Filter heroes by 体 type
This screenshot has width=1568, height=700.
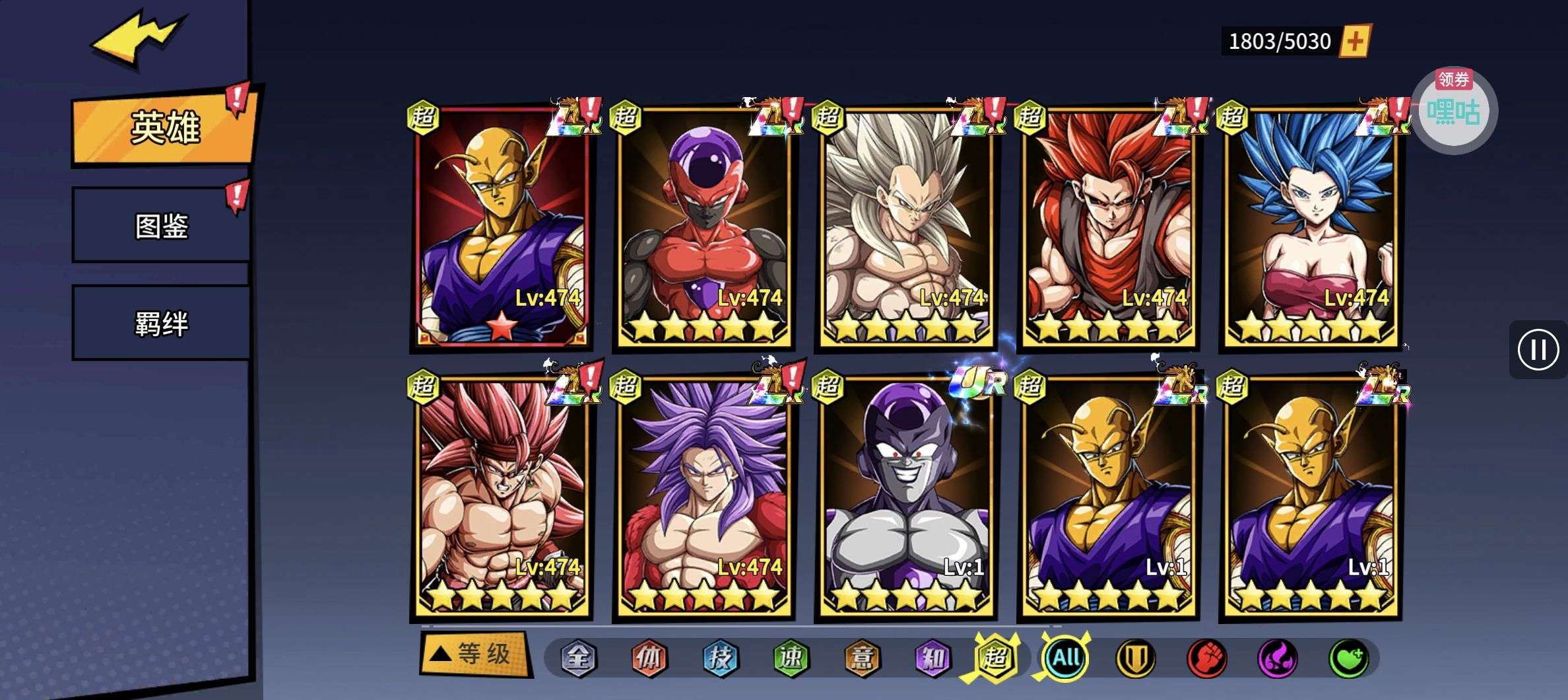point(649,658)
